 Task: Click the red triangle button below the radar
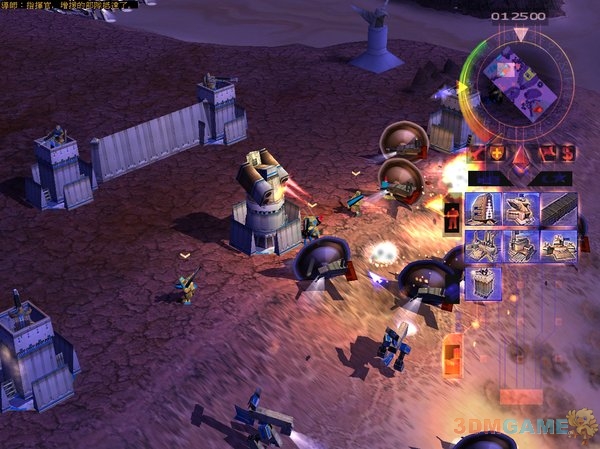[x=519, y=153]
